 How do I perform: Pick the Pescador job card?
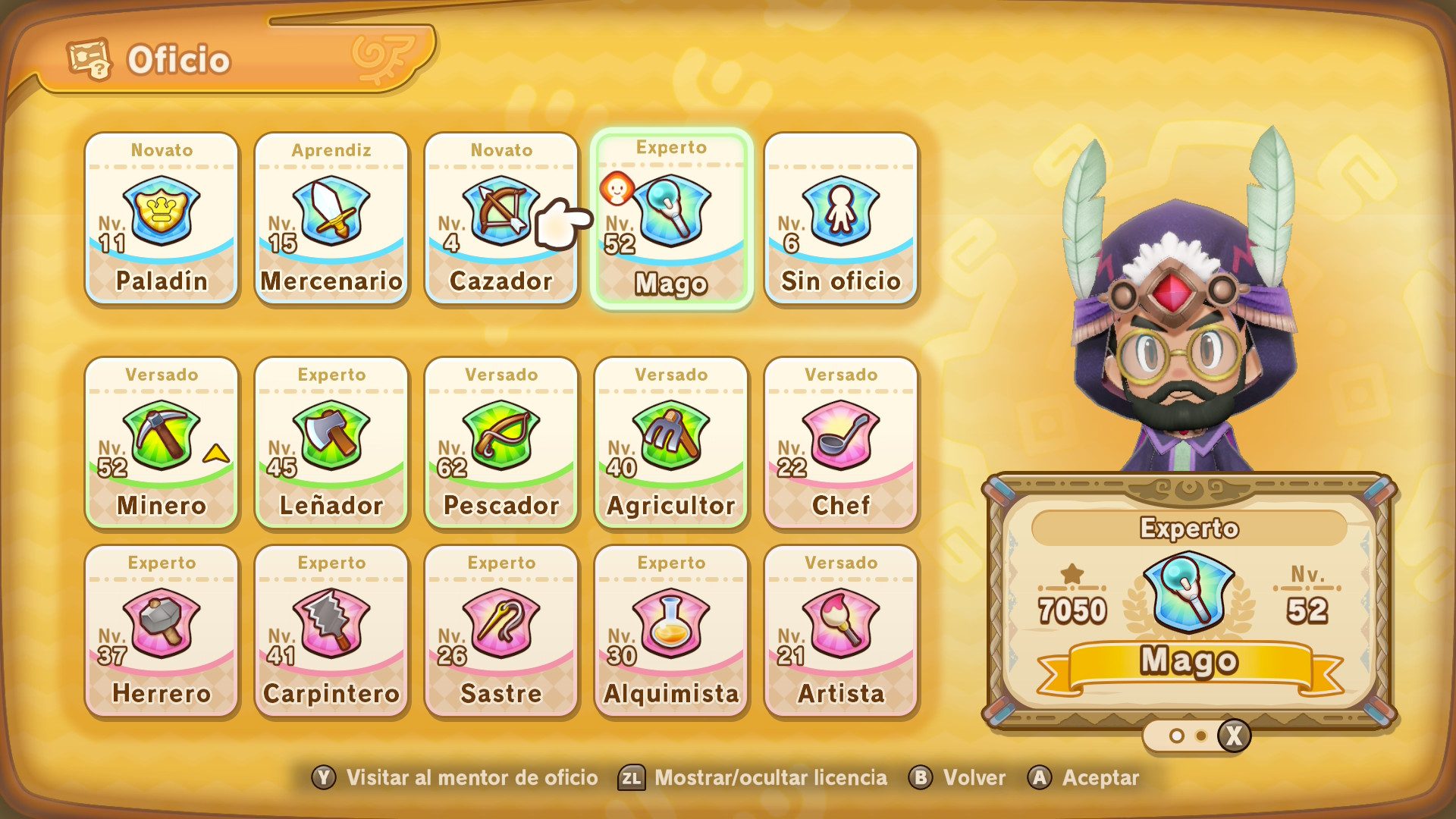pos(501,443)
